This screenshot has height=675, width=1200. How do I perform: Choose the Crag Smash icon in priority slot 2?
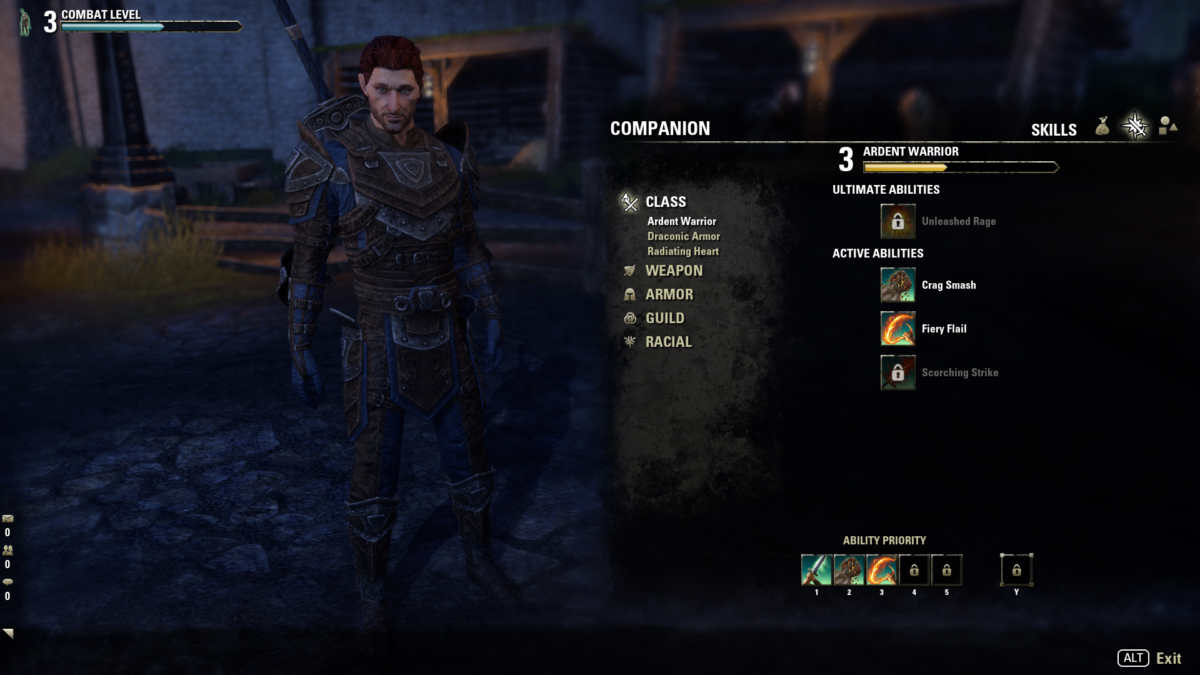(849, 570)
